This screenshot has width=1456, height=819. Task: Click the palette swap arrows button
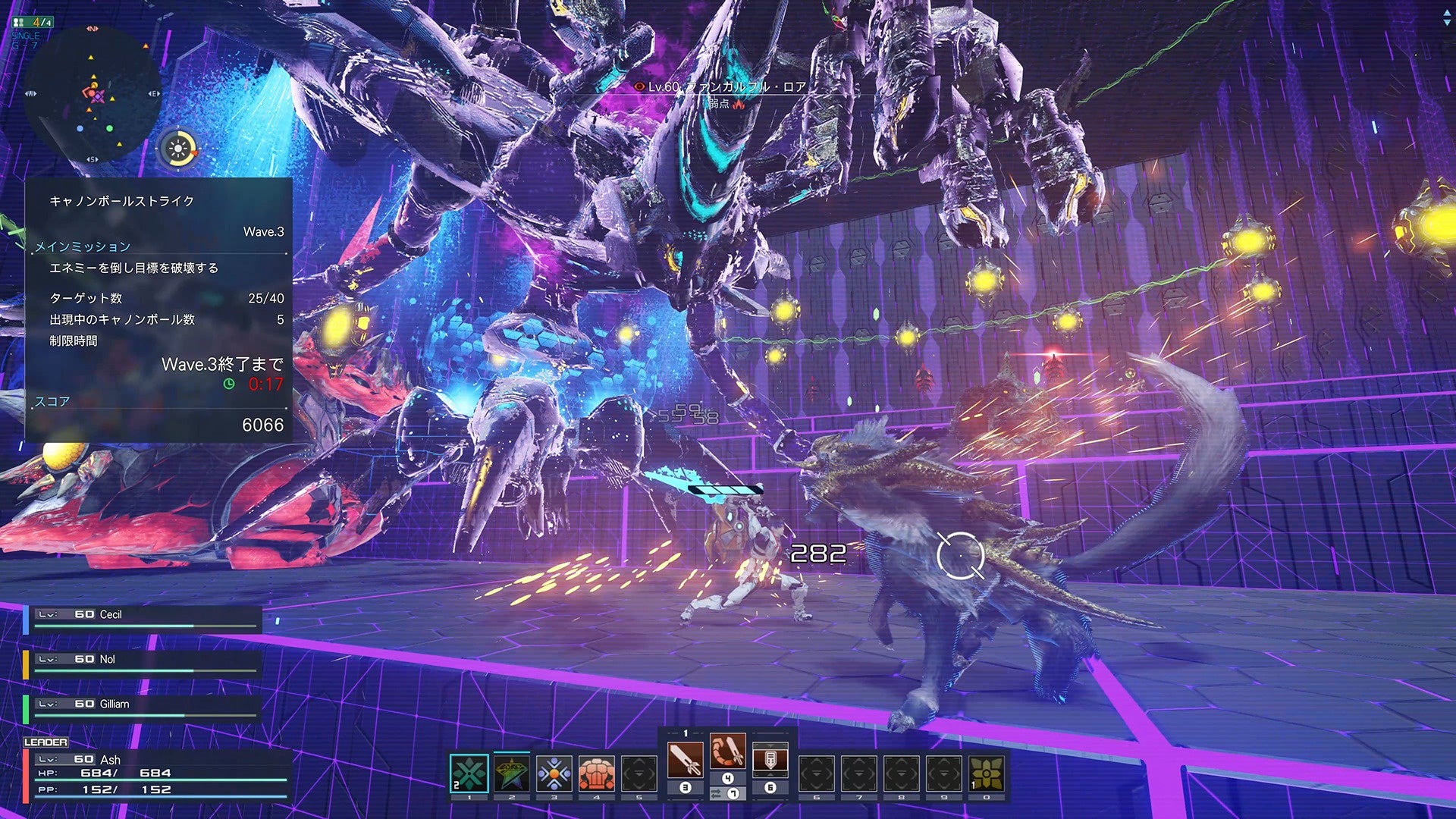pyautogui.click(x=717, y=793)
